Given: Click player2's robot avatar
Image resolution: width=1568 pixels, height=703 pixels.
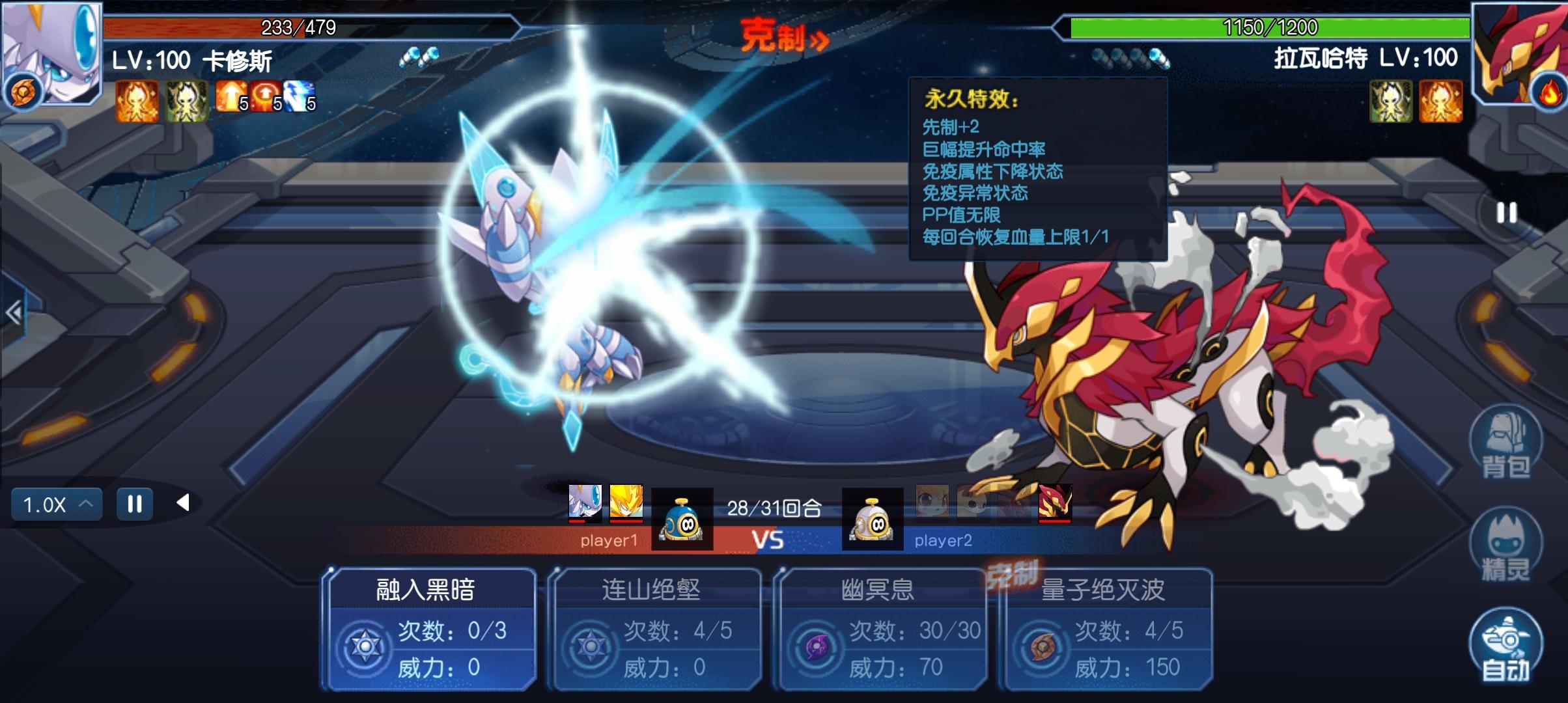Looking at the screenshot, I should (873, 519).
